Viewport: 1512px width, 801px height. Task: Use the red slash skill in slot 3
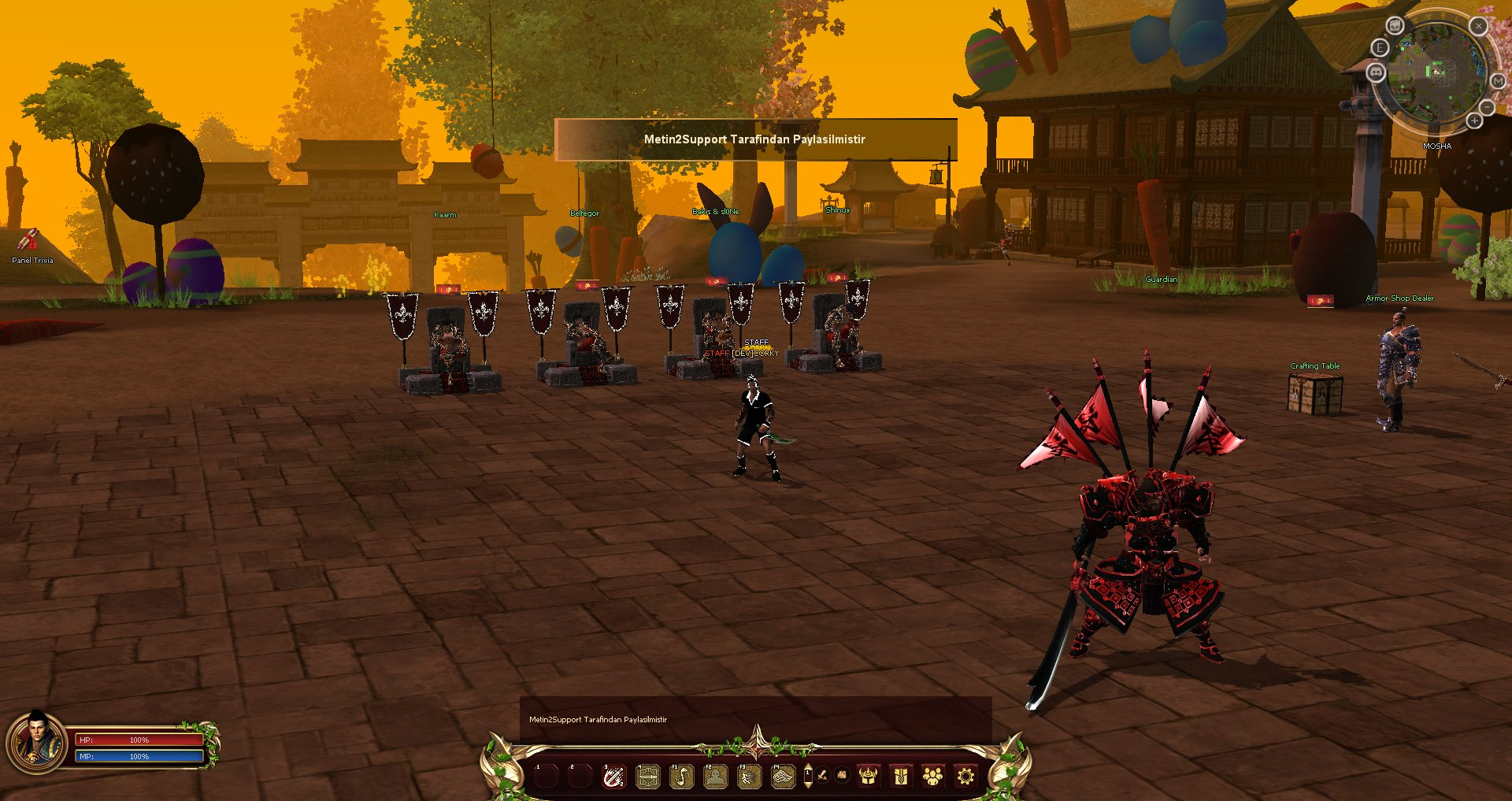(613, 777)
